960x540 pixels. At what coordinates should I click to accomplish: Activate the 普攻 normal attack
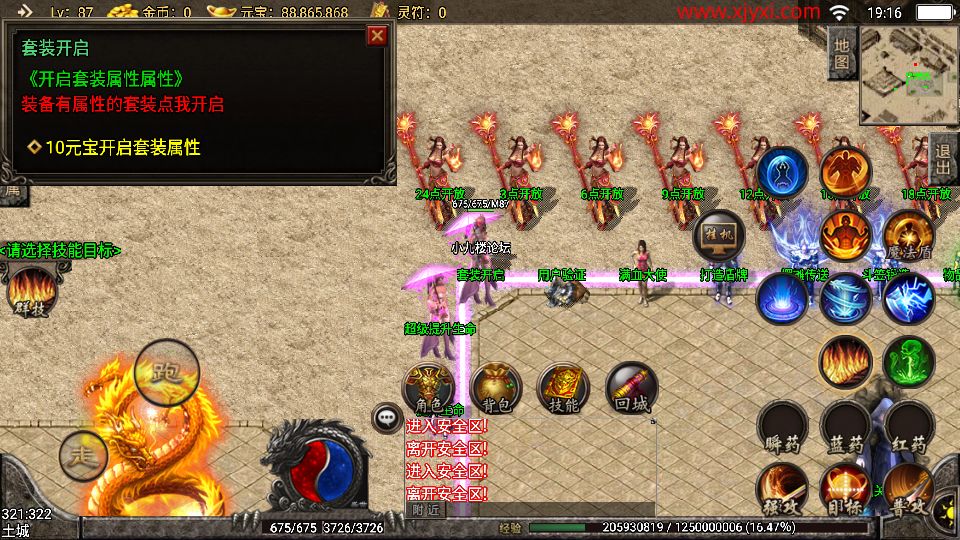pos(908,488)
